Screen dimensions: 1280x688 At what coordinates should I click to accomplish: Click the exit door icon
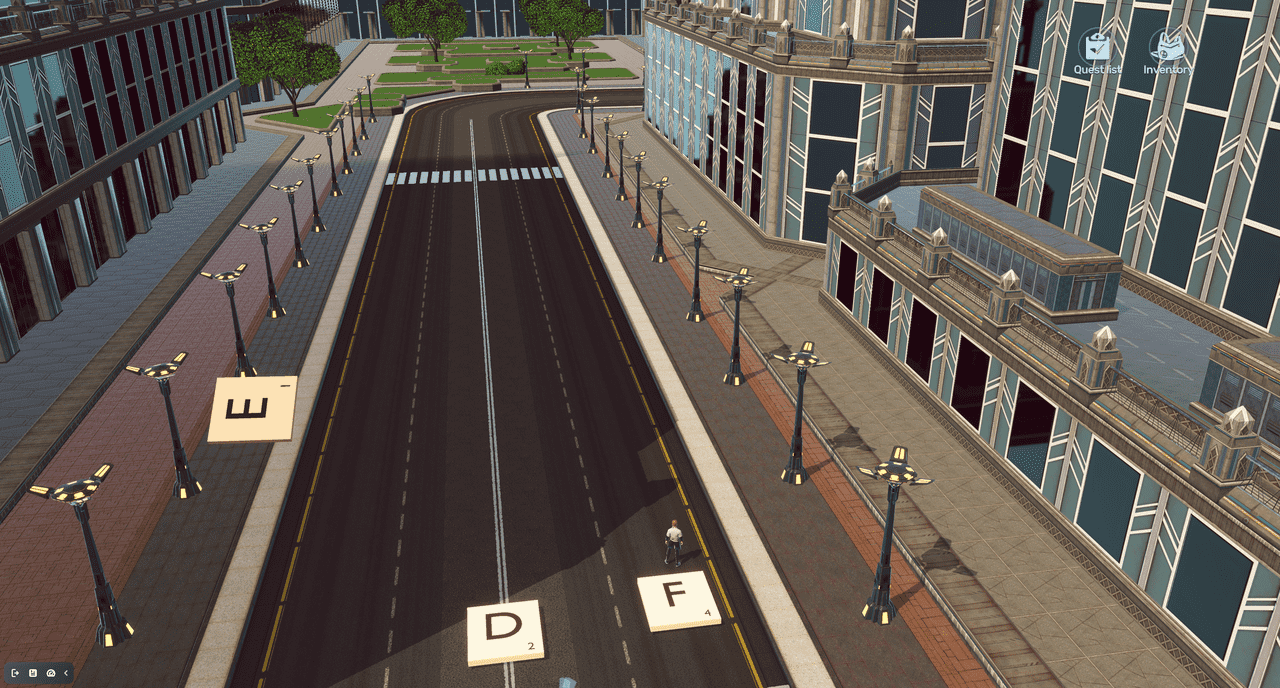[x=15, y=673]
